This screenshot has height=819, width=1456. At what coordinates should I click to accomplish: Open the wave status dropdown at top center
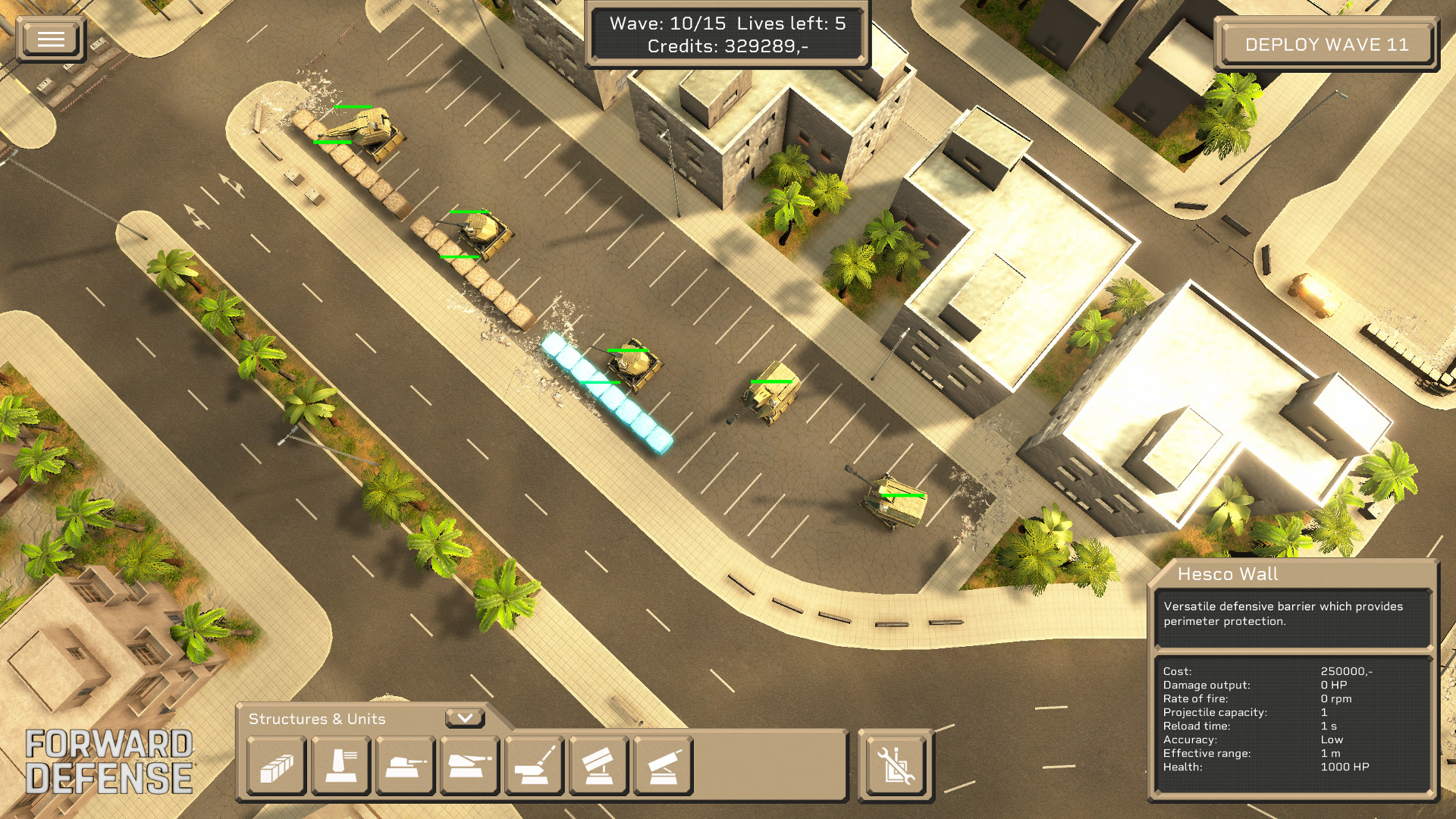(x=730, y=36)
